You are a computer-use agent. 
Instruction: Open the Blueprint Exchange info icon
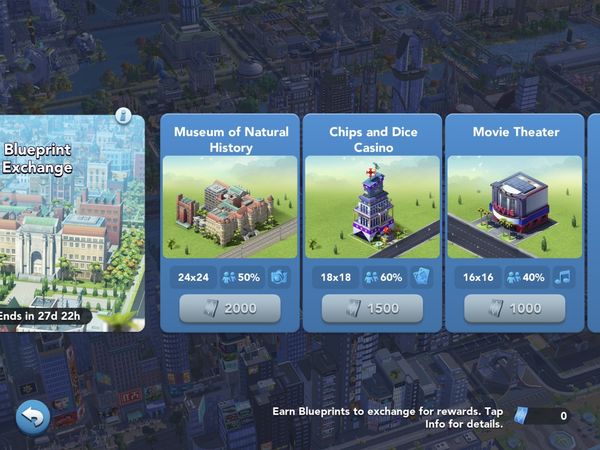coord(124,116)
